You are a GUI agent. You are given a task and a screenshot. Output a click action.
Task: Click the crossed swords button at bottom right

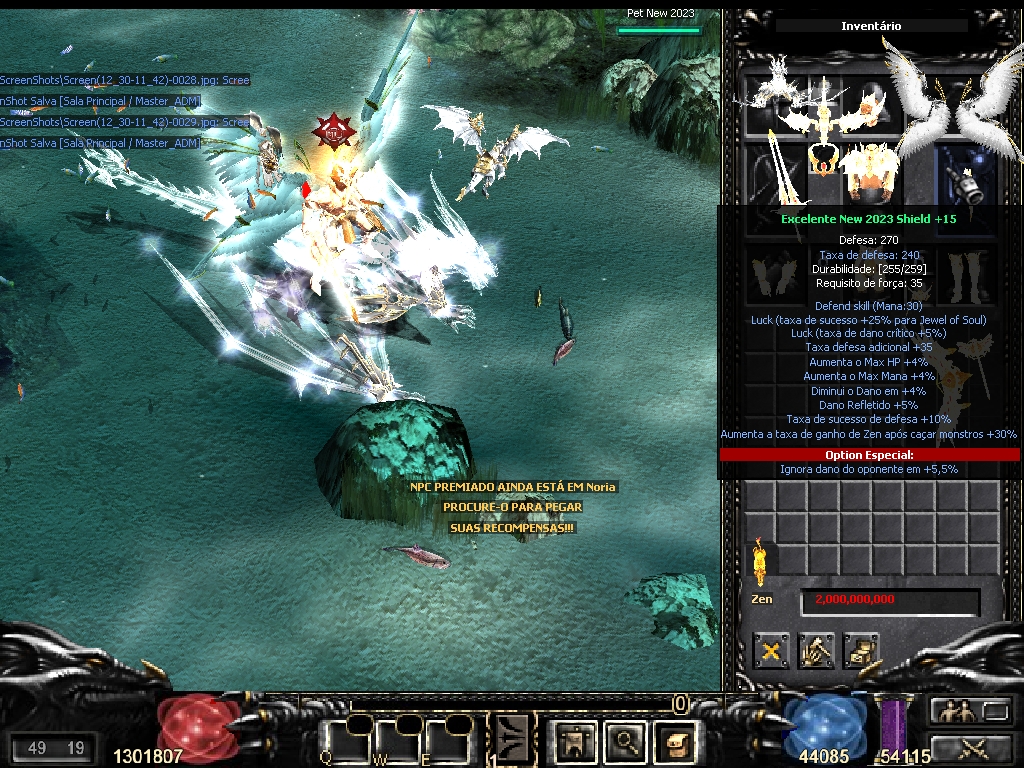tap(972, 747)
